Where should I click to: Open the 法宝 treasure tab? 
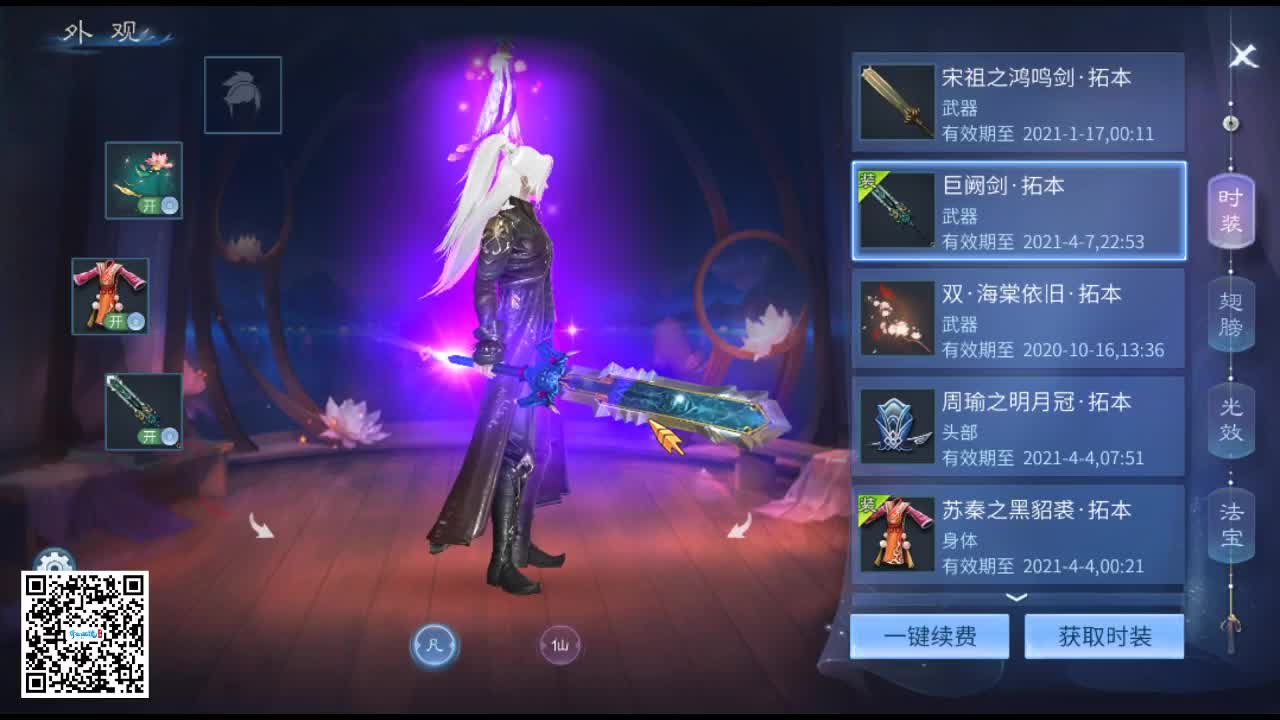1229,524
